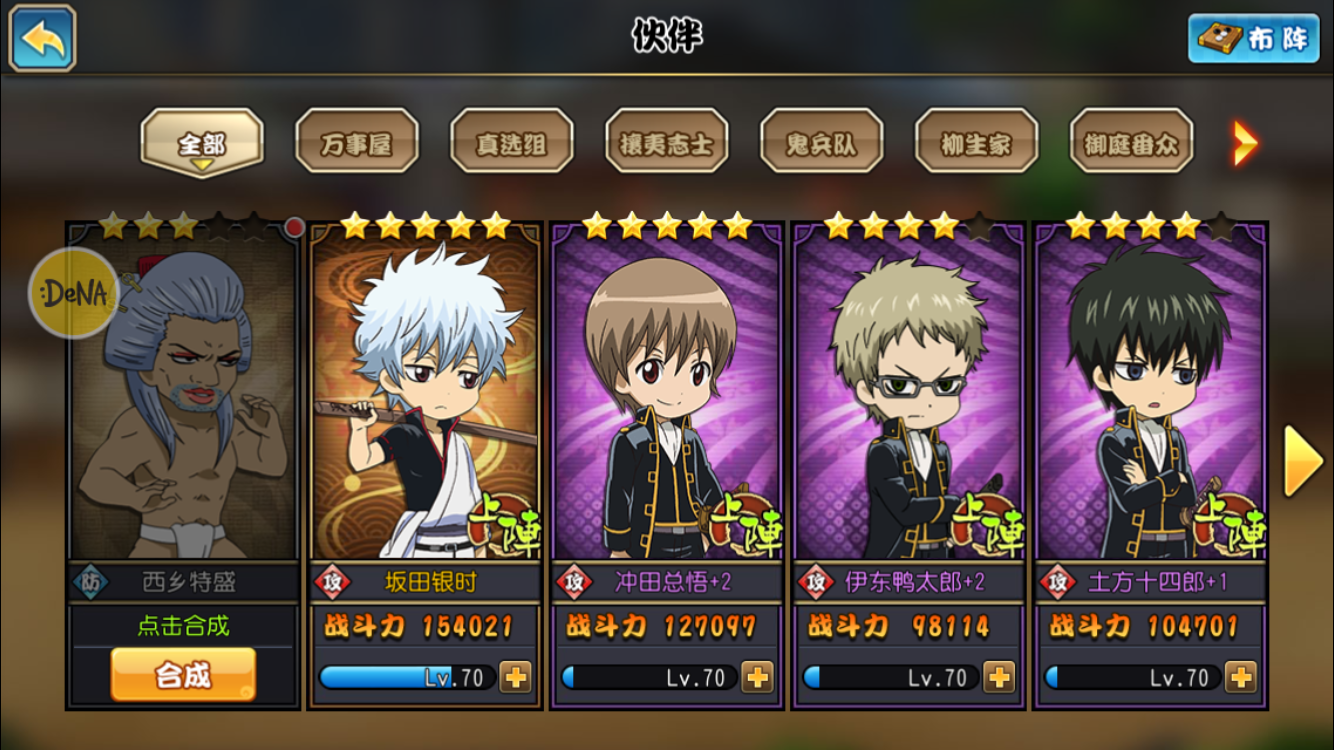Select the 西乡特盛 character card
Image resolution: width=1334 pixels, height=750 pixels.
click(183, 400)
